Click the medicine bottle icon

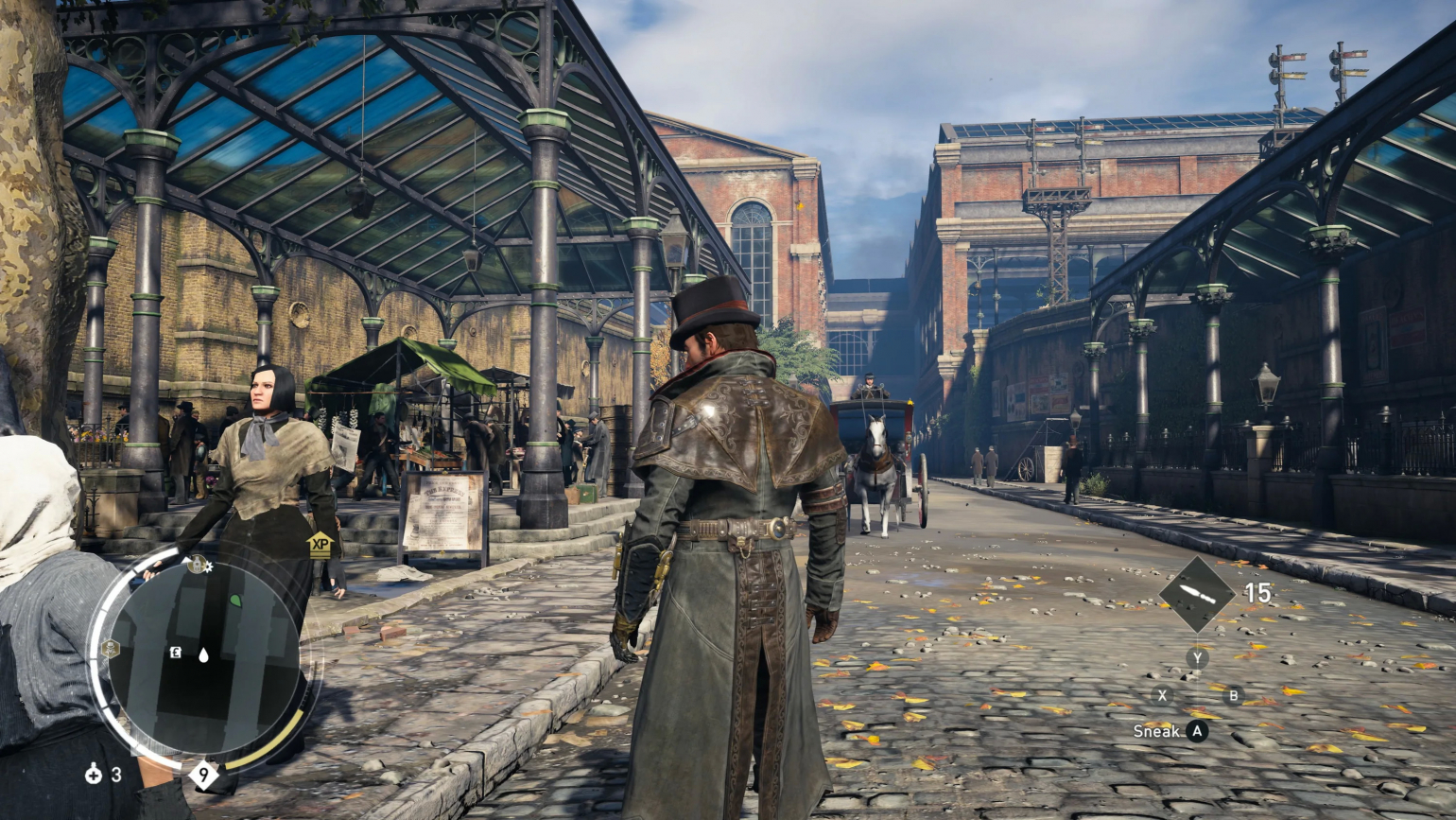[x=93, y=775]
